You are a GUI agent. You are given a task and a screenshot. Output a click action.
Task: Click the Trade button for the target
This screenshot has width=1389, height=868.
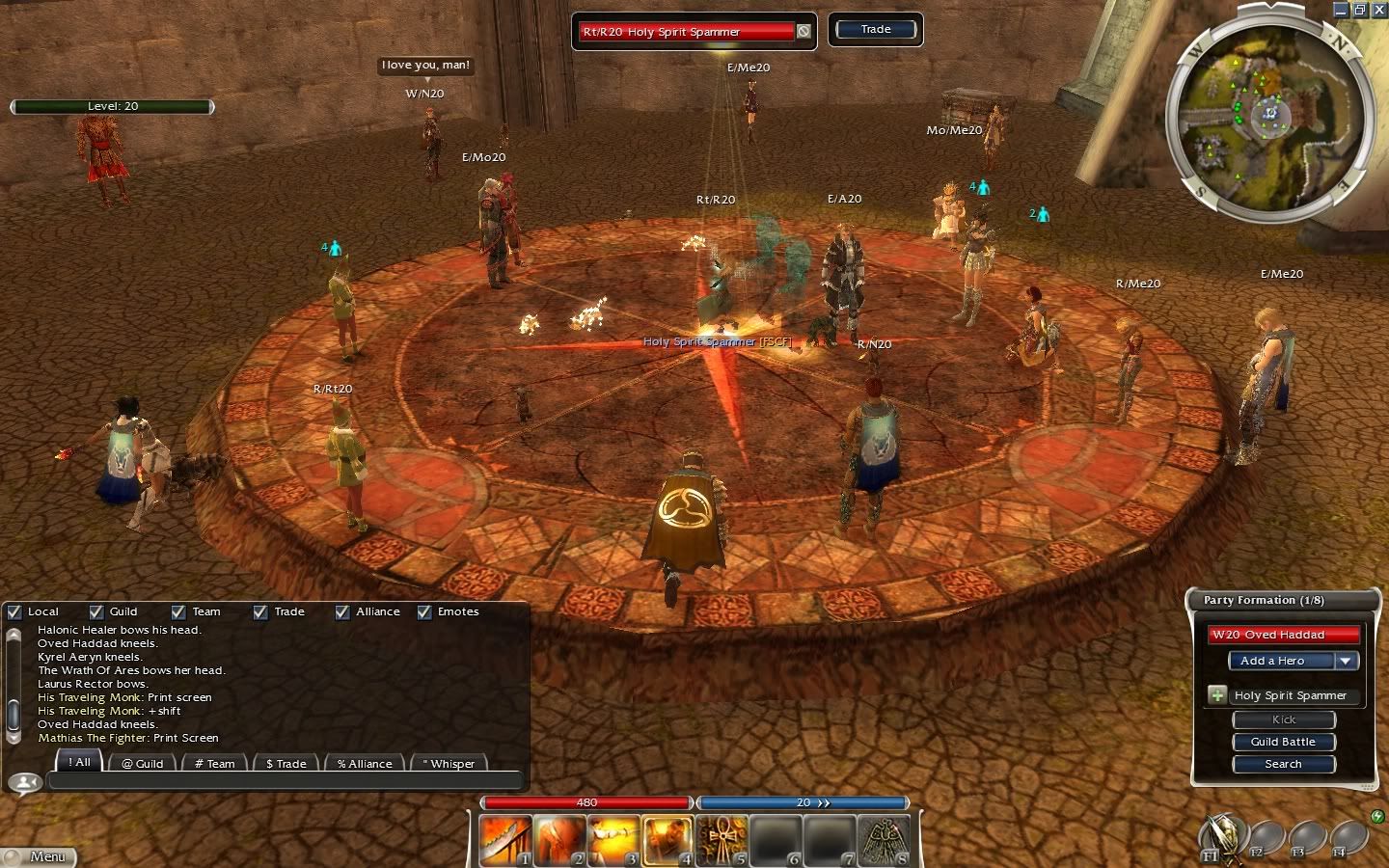pos(875,30)
